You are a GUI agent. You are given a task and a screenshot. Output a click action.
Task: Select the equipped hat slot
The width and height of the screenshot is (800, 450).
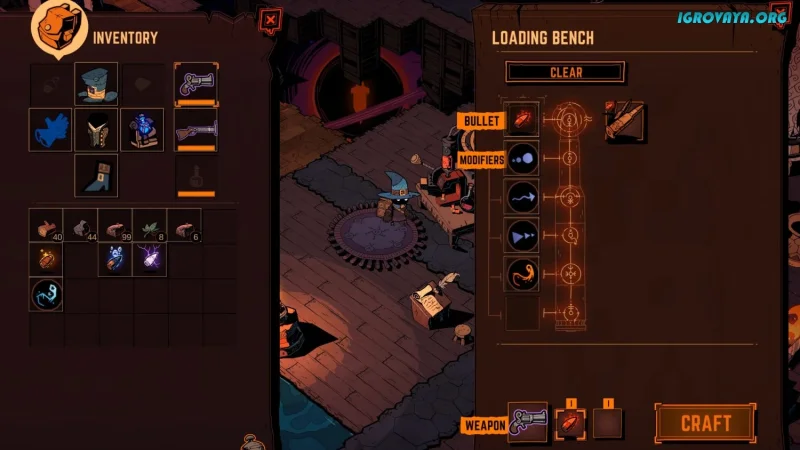pos(96,84)
